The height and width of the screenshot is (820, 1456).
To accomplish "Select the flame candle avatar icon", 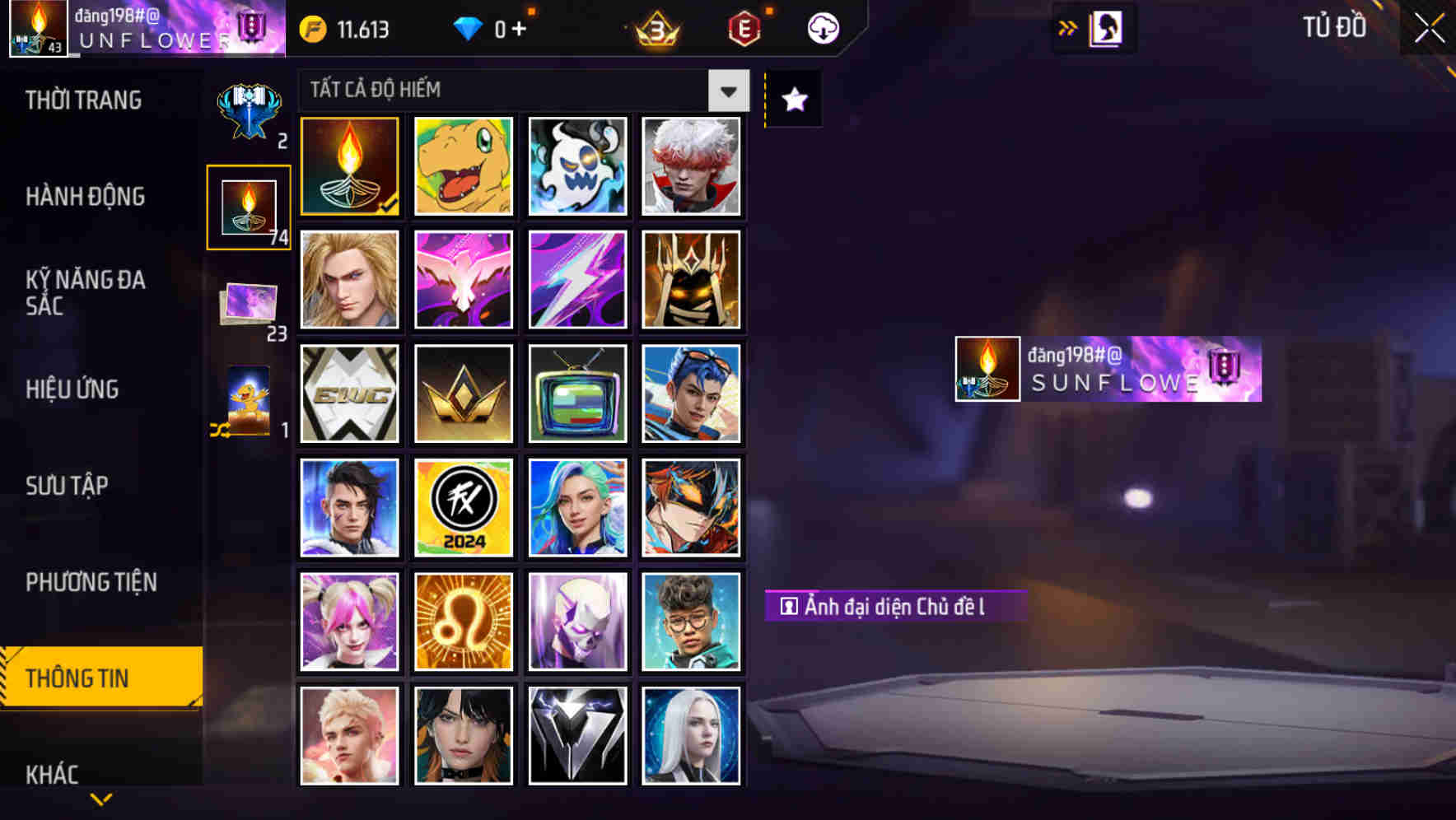I will [348, 166].
